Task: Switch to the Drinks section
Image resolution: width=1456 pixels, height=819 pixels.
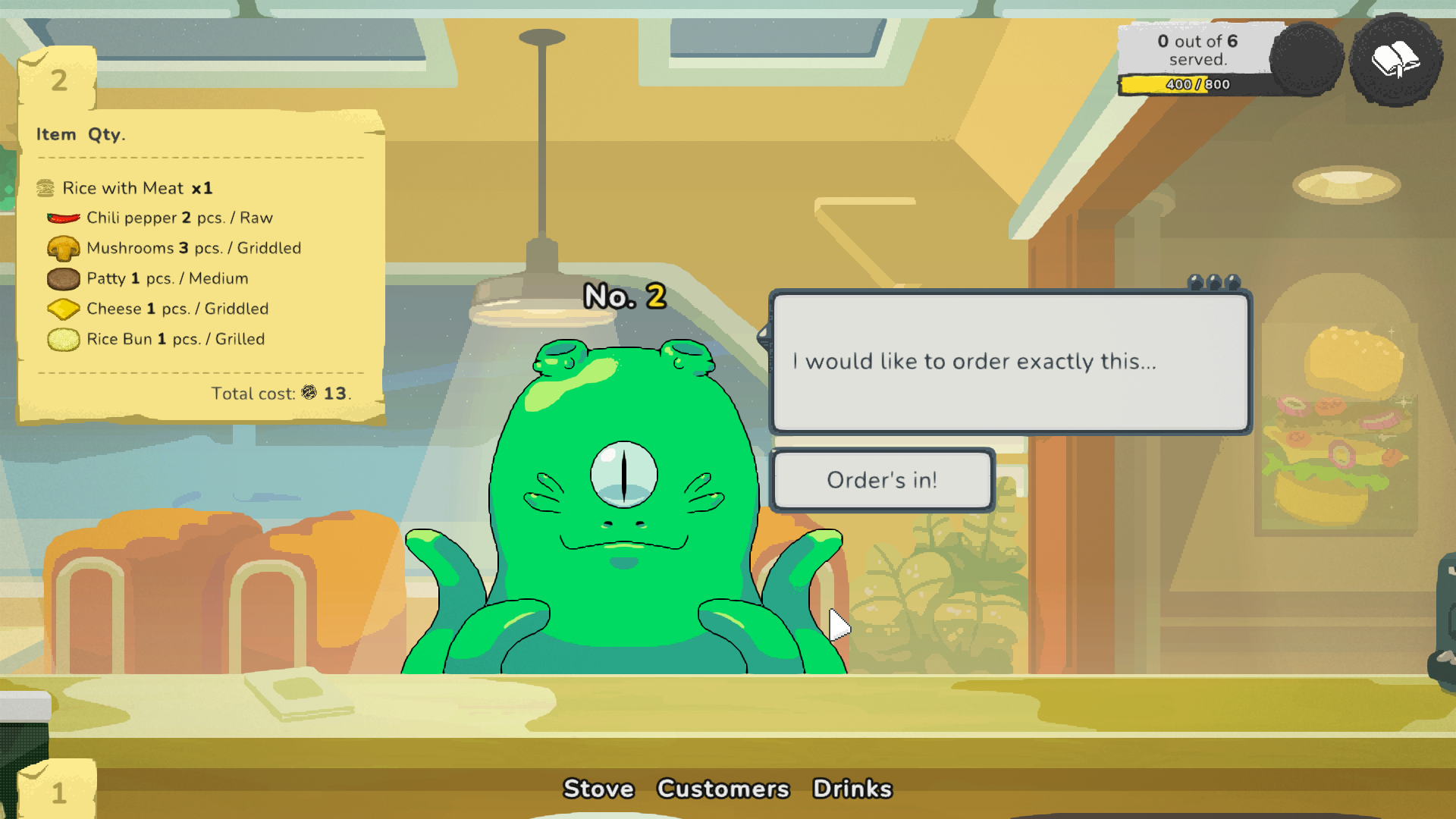Action: pos(853,789)
